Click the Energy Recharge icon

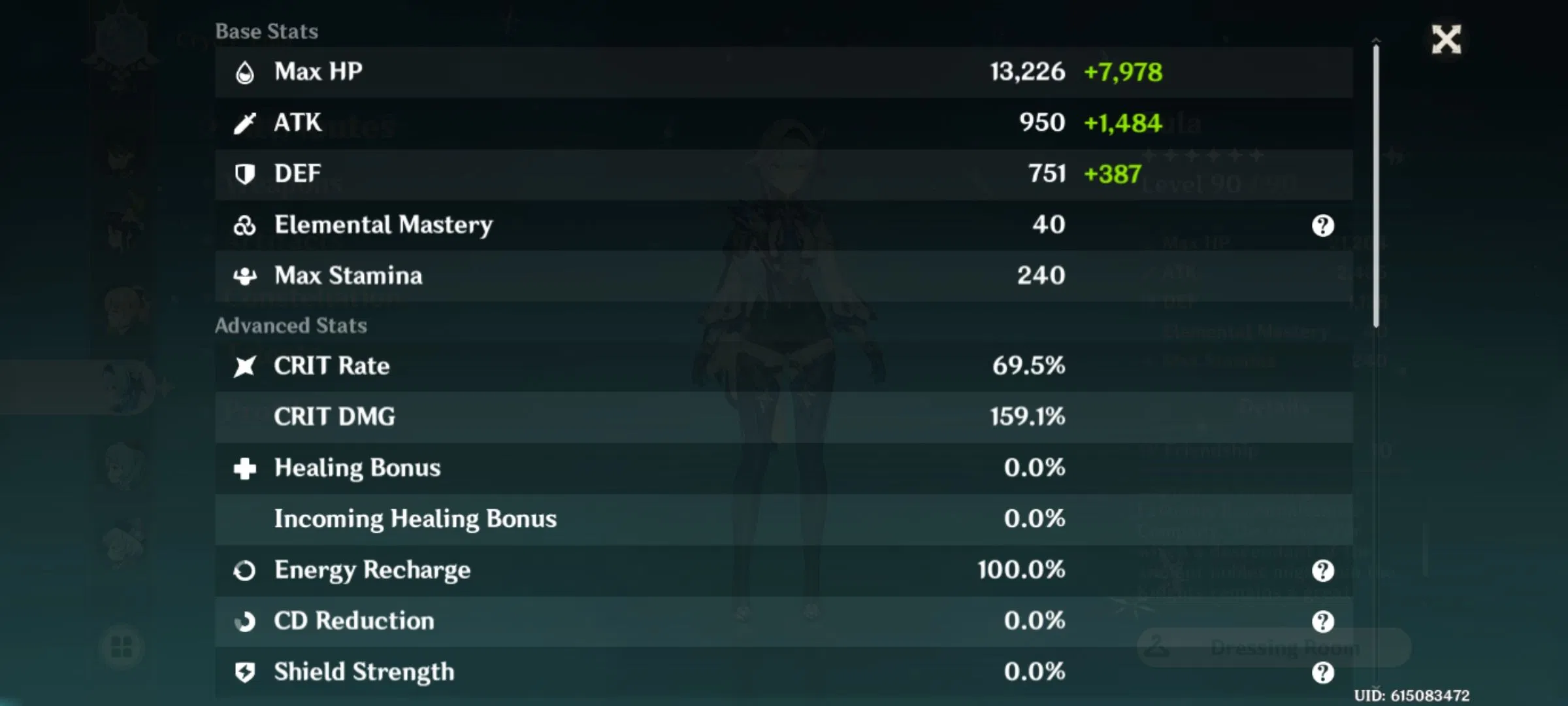pyautogui.click(x=245, y=570)
